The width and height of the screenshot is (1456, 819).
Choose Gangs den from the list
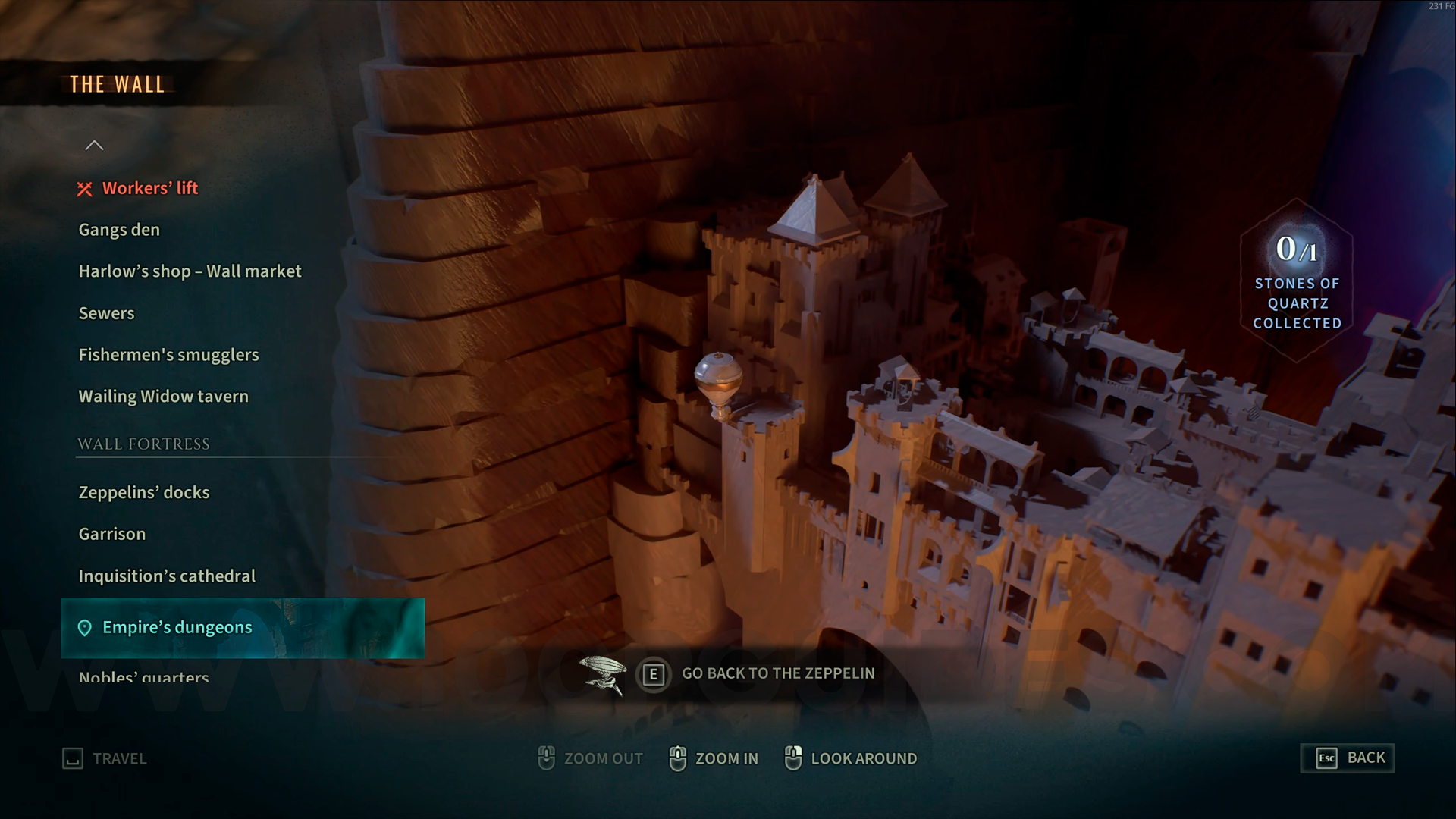pyautogui.click(x=119, y=230)
